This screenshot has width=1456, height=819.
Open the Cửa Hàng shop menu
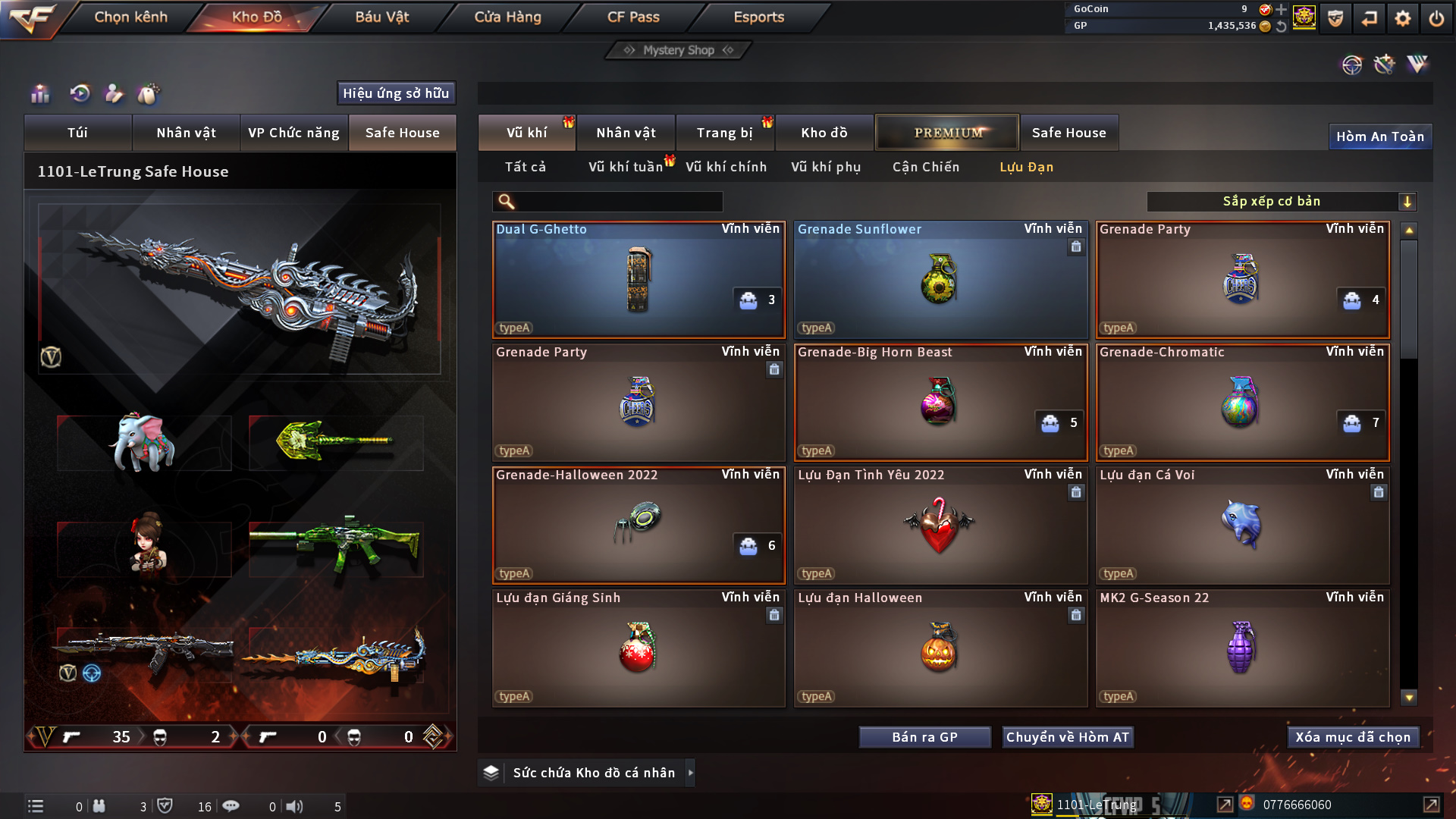(x=507, y=17)
